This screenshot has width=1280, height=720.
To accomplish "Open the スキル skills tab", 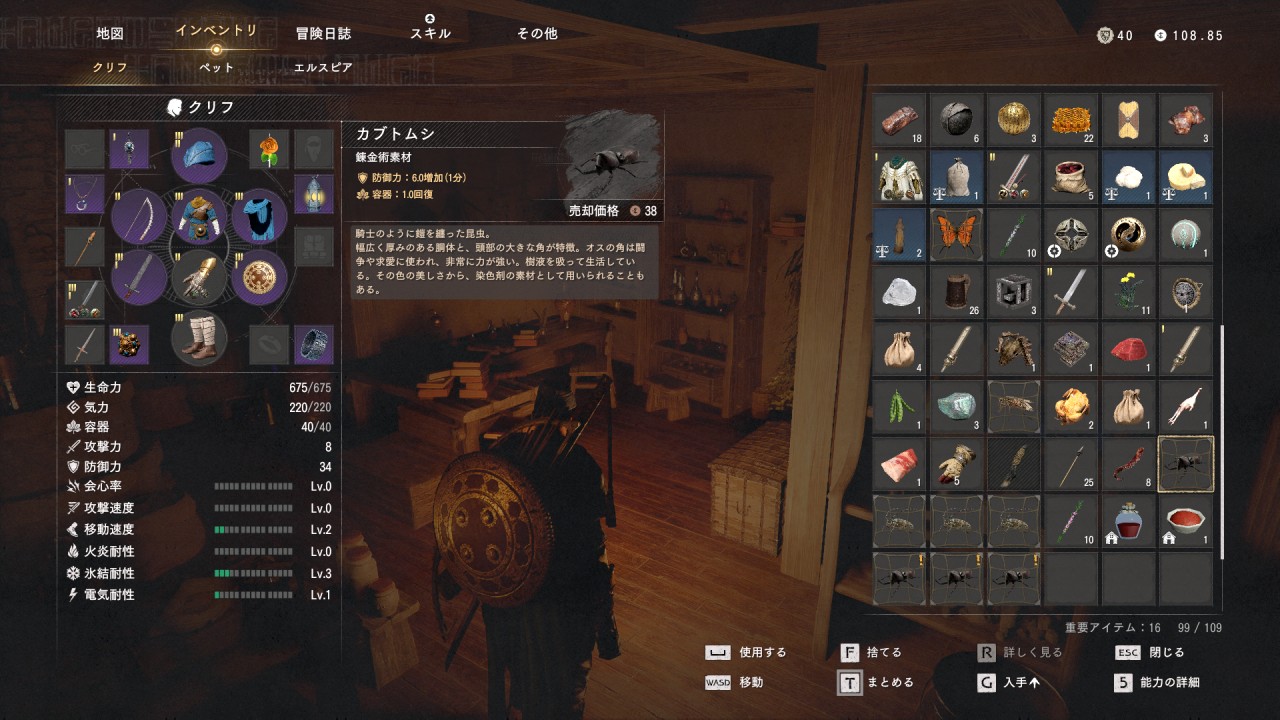I will [x=430, y=33].
